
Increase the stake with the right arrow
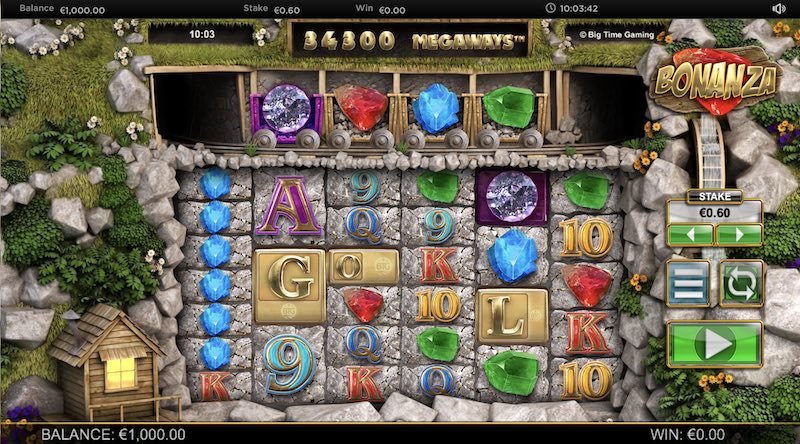tap(739, 234)
